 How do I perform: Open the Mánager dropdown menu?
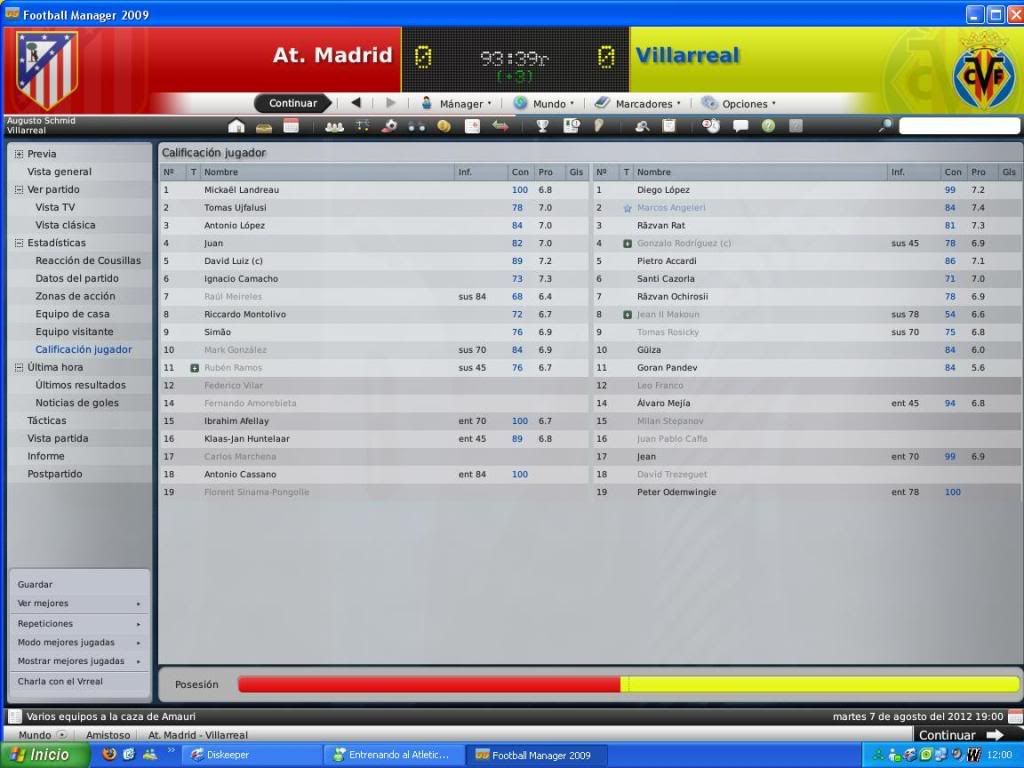coord(455,103)
